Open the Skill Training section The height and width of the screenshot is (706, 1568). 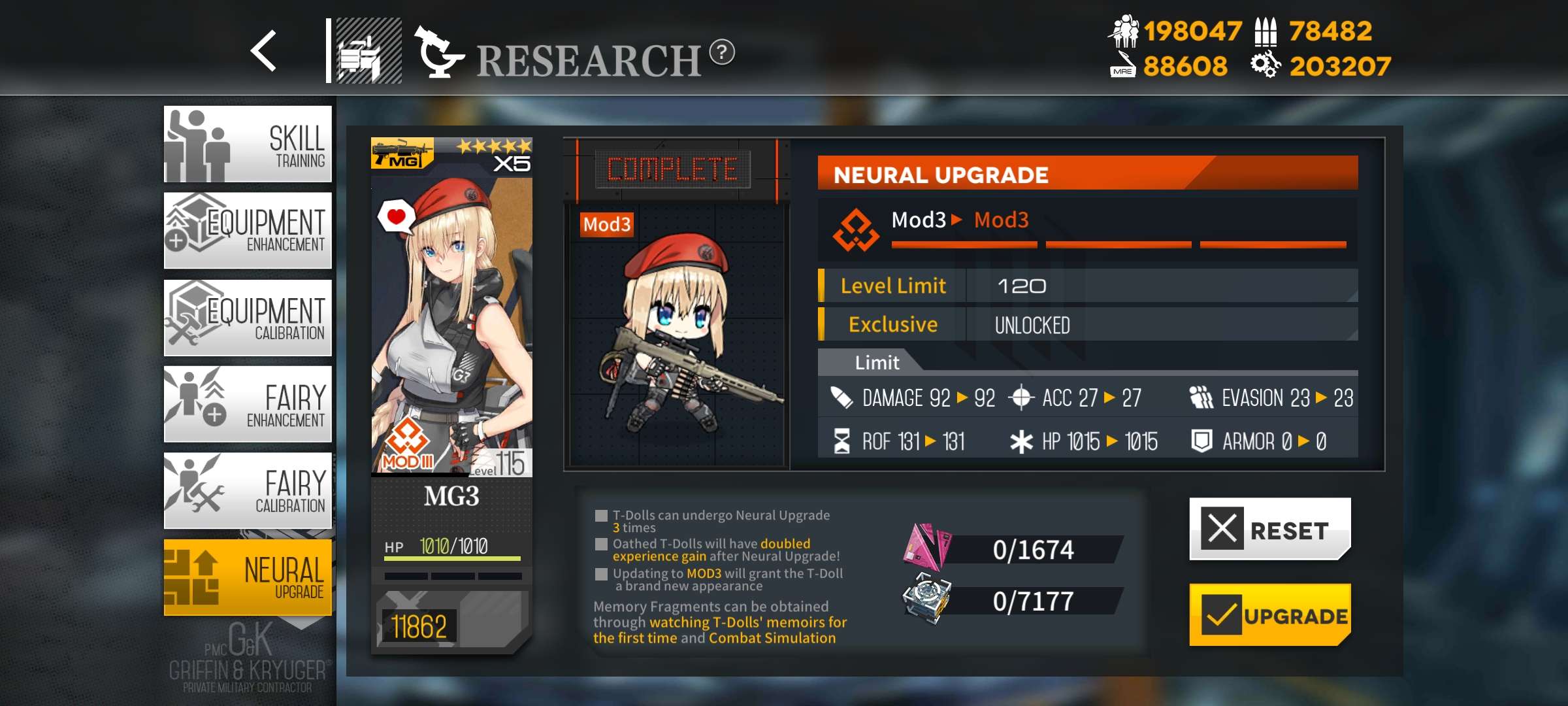(x=248, y=144)
